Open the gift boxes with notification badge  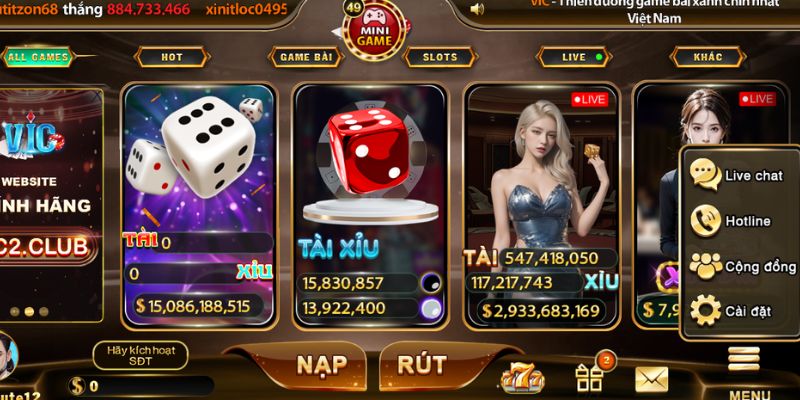tap(588, 377)
